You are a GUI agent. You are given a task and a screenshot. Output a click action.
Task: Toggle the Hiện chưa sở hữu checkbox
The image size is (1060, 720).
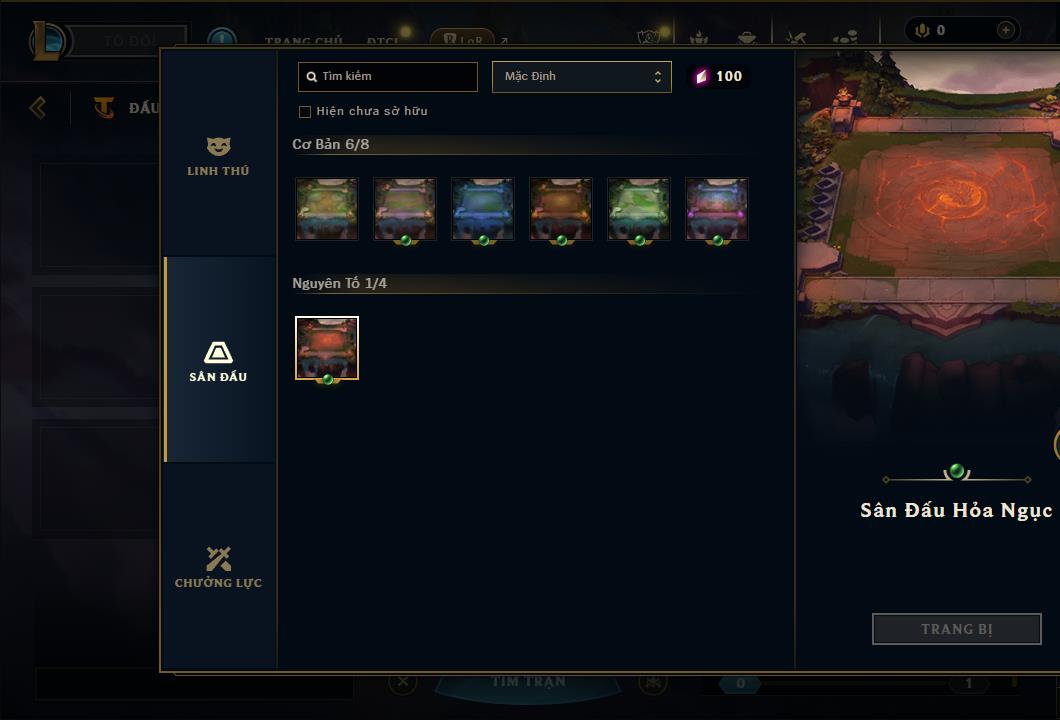click(305, 112)
